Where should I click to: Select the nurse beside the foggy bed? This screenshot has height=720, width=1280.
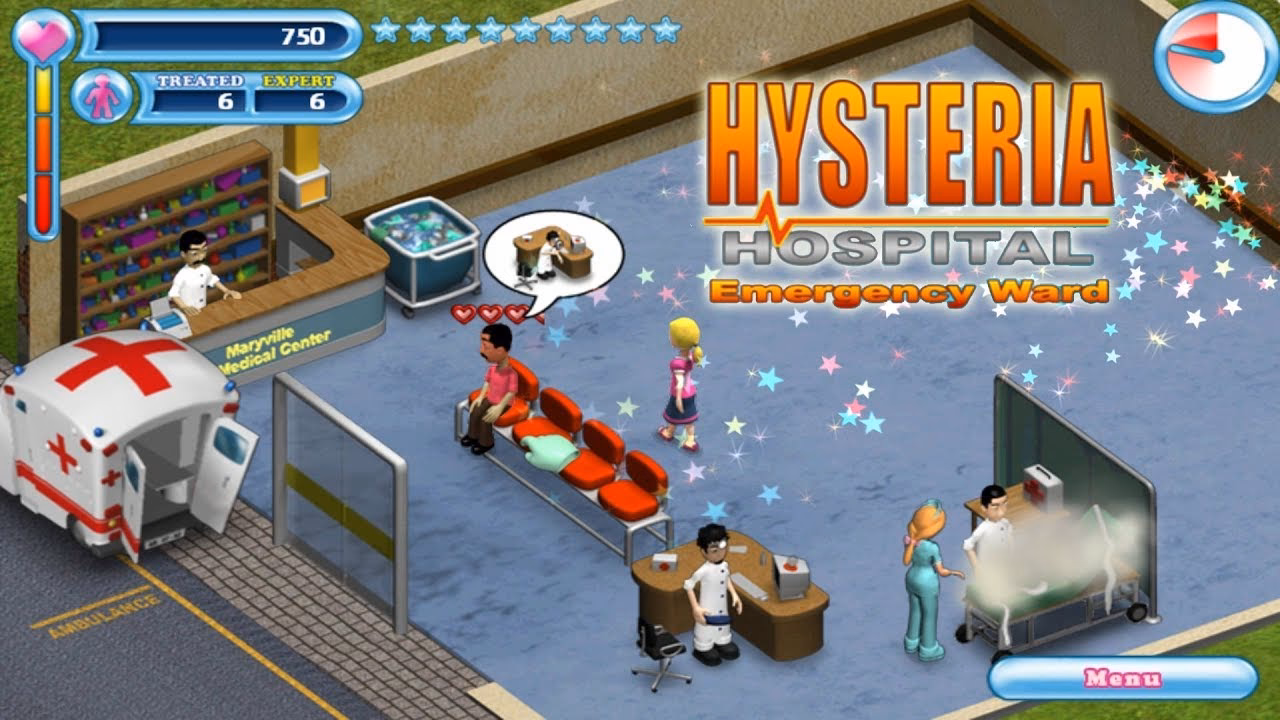(x=926, y=575)
